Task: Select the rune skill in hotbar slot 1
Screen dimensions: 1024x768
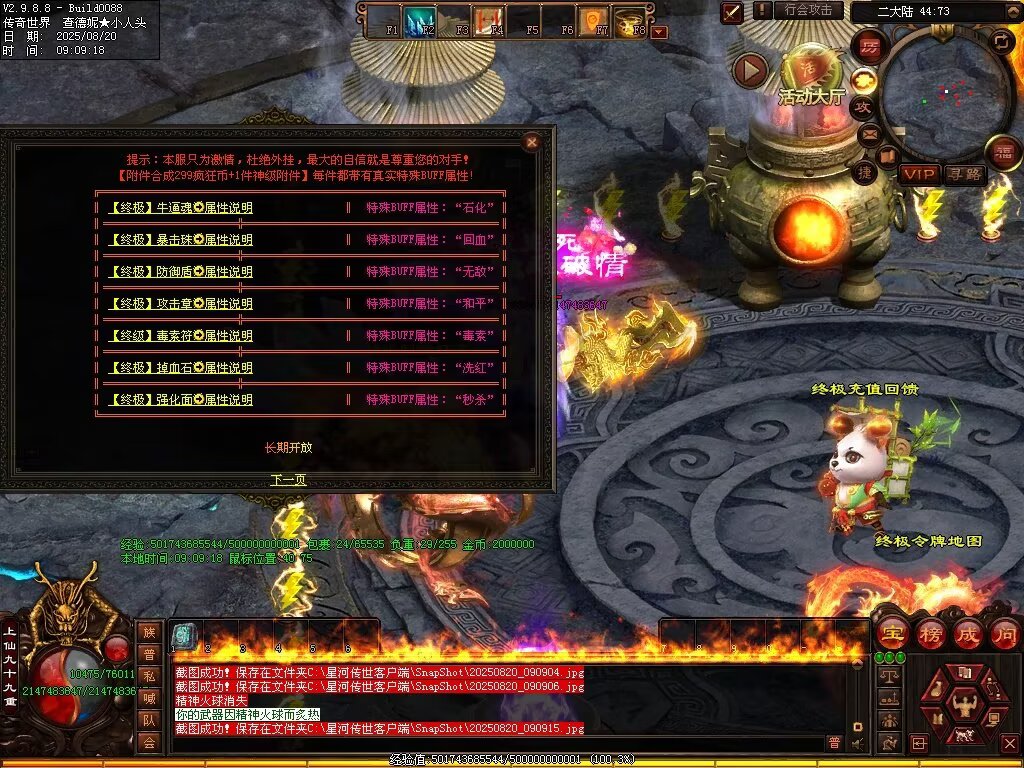Action: click(184, 636)
